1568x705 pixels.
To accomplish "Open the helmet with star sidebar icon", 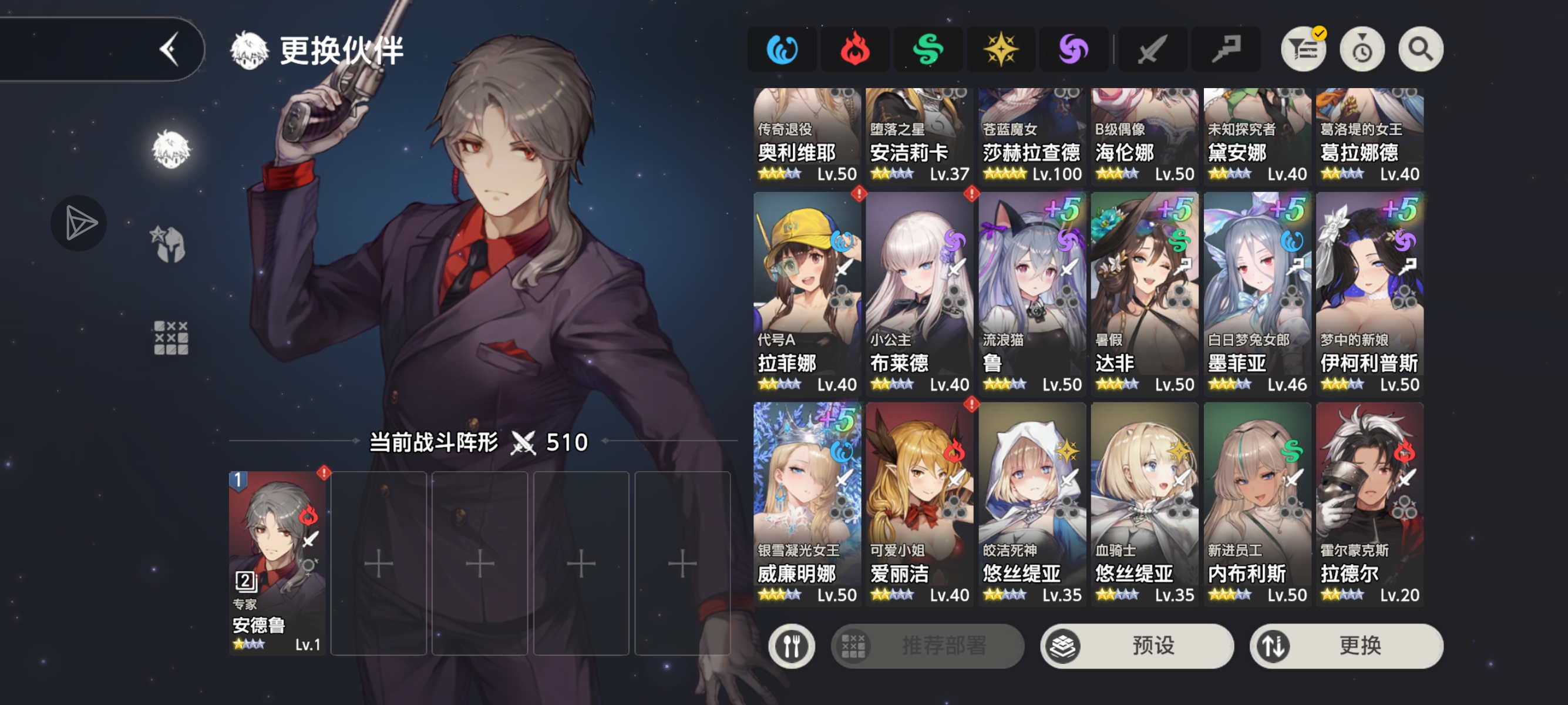I will pyautogui.click(x=168, y=244).
